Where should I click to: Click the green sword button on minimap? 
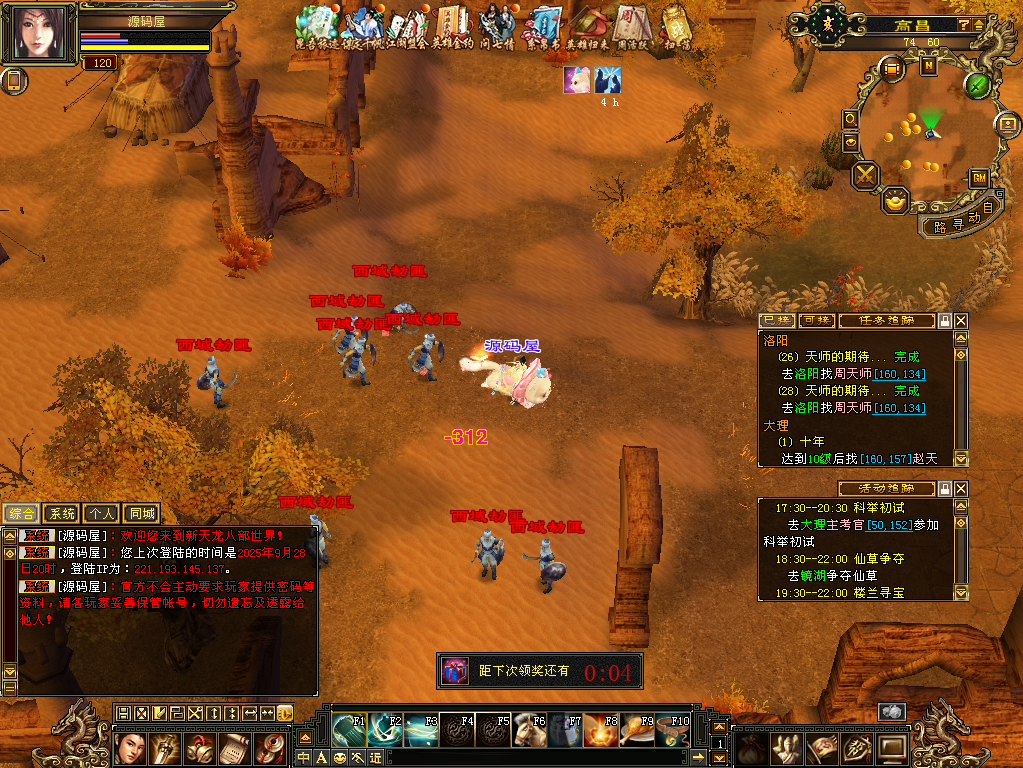tap(977, 85)
